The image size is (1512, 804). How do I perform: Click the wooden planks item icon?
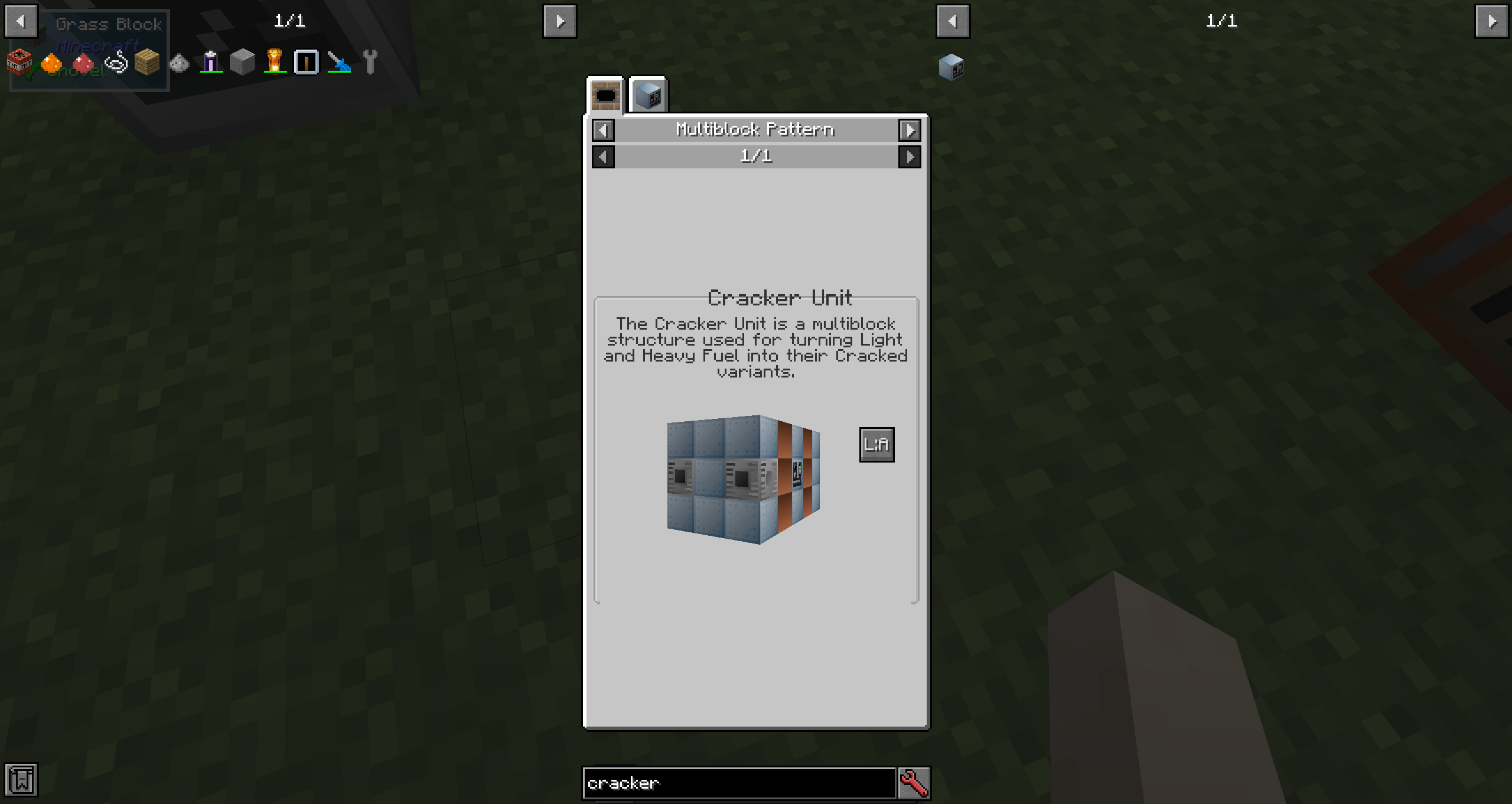coord(146,61)
